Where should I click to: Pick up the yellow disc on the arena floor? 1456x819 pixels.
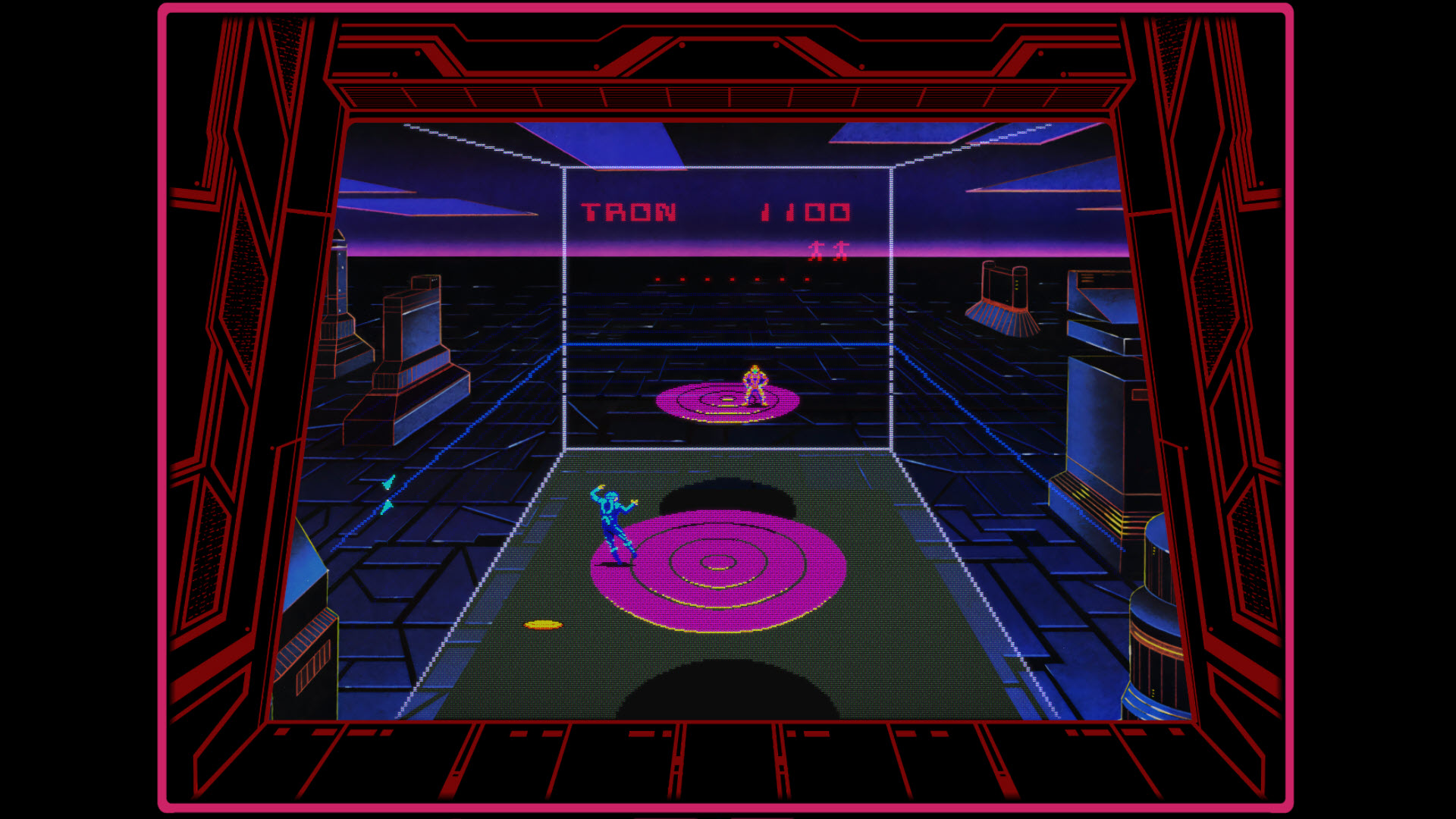[544, 625]
